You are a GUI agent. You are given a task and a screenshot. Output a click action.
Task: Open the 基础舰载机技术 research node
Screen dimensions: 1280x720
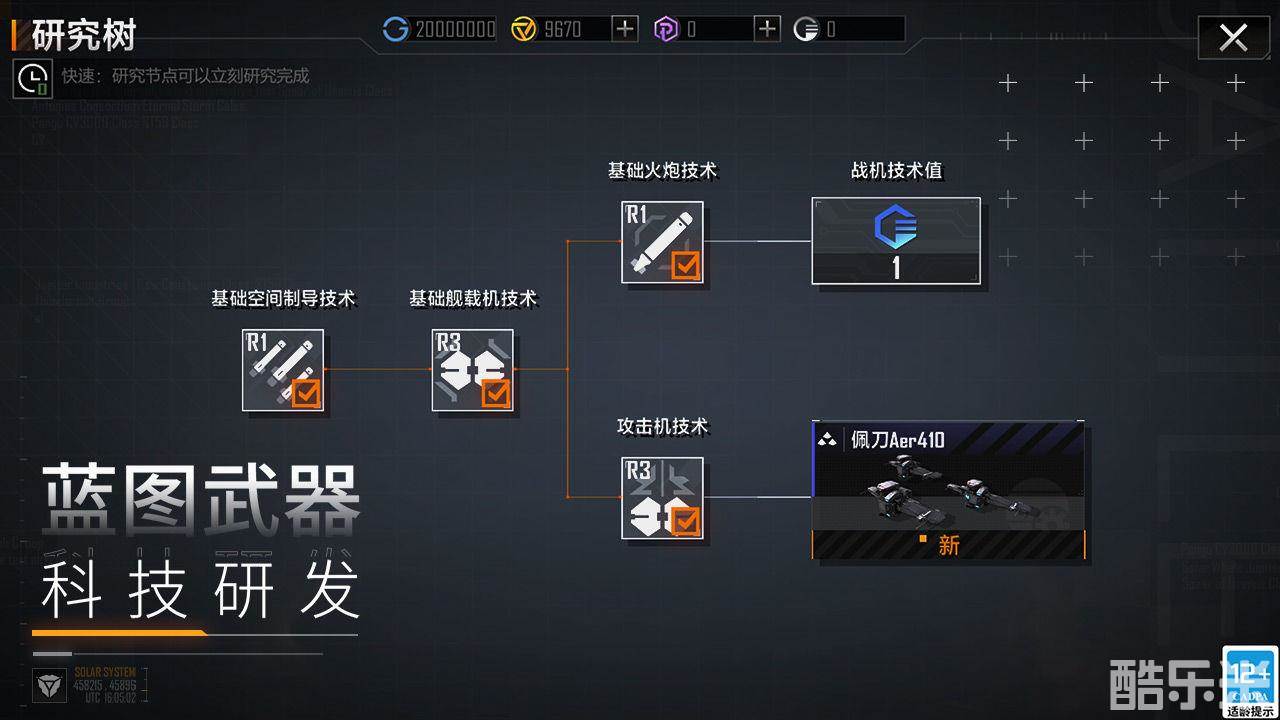[x=472, y=370]
